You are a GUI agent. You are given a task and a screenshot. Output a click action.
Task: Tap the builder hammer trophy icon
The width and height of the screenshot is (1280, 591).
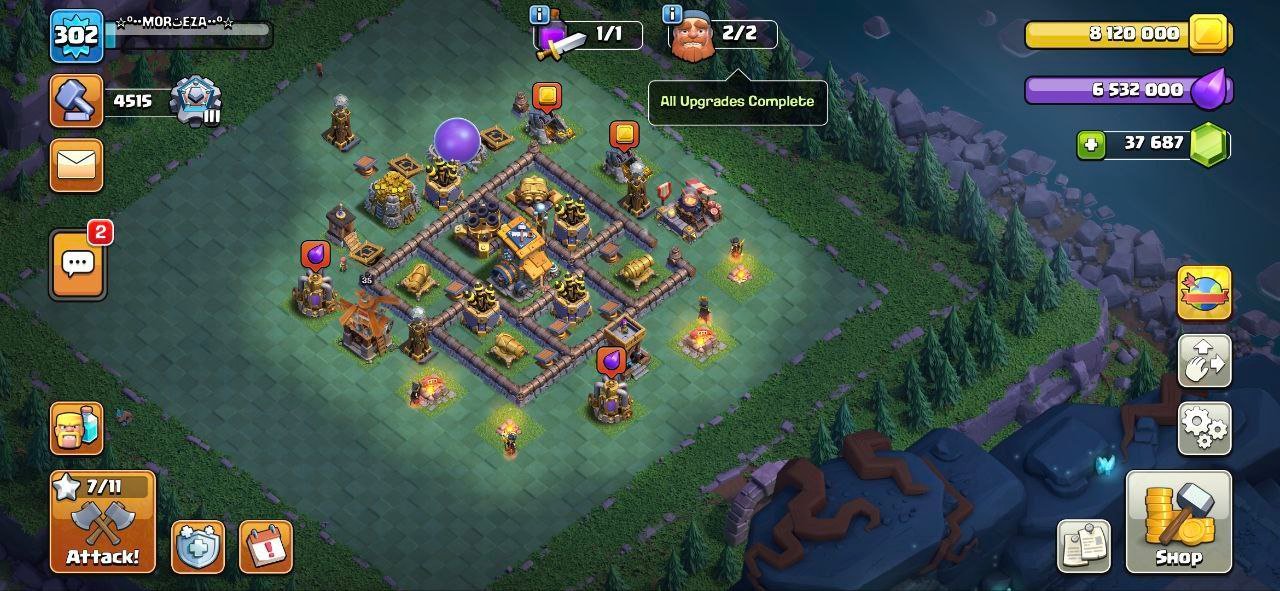click(76, 100)
